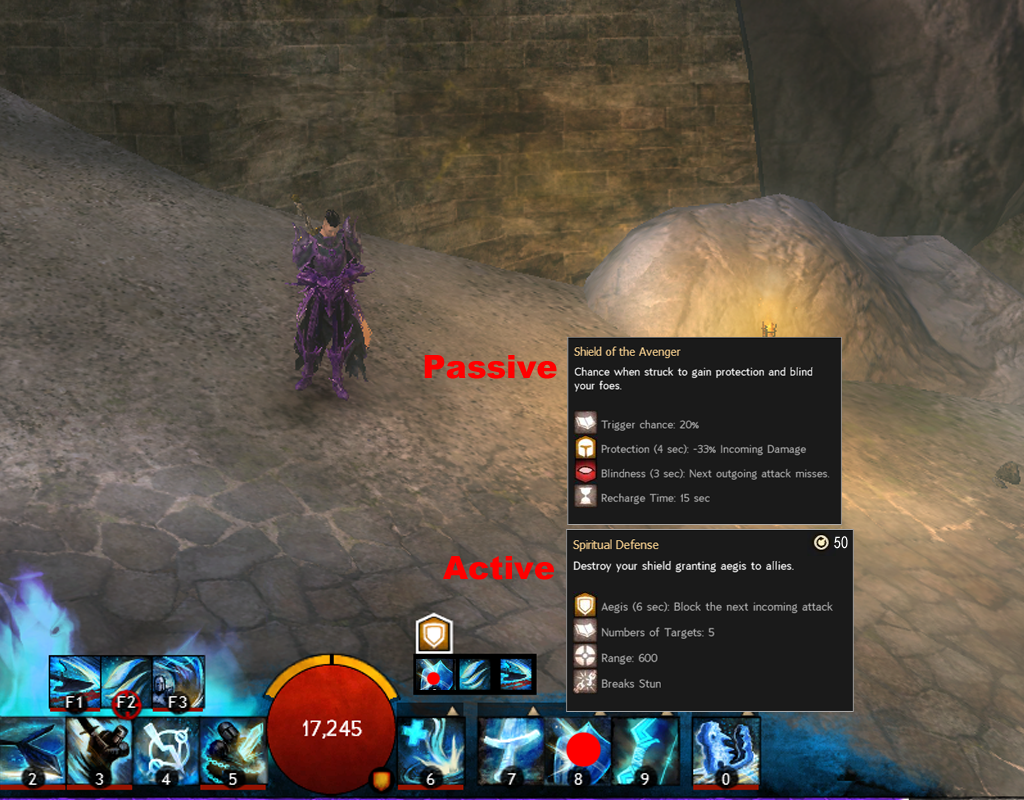Activate the hammer utility skill in slot 7

coord(511,750)
